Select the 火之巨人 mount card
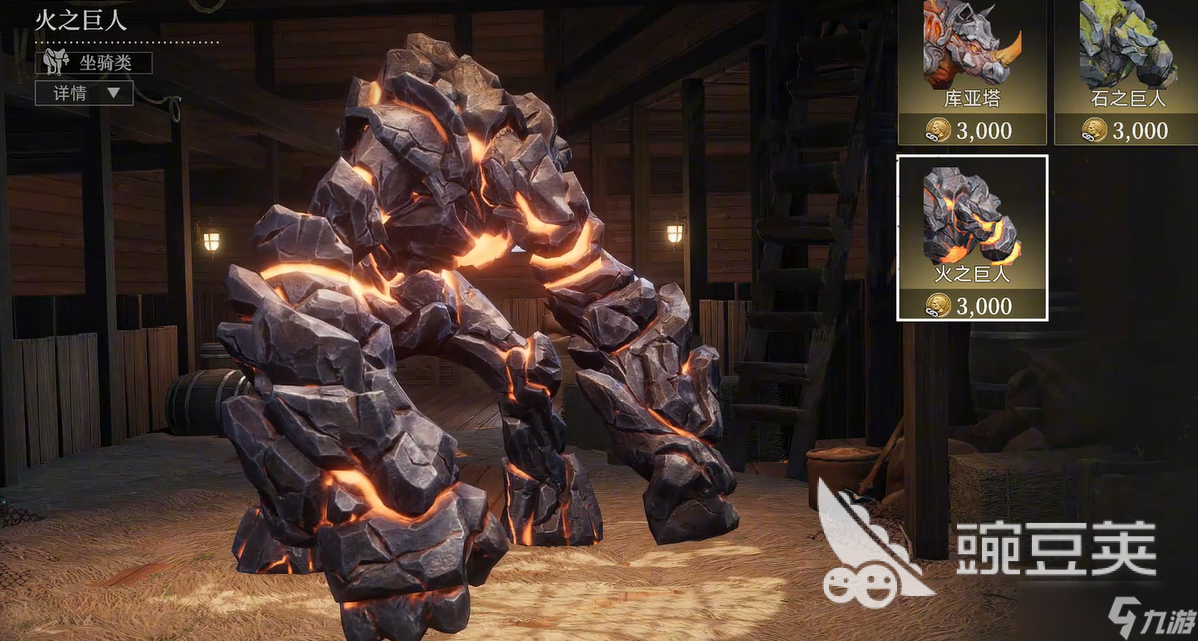The image size is (1198, 641). (x=971, y=237)
